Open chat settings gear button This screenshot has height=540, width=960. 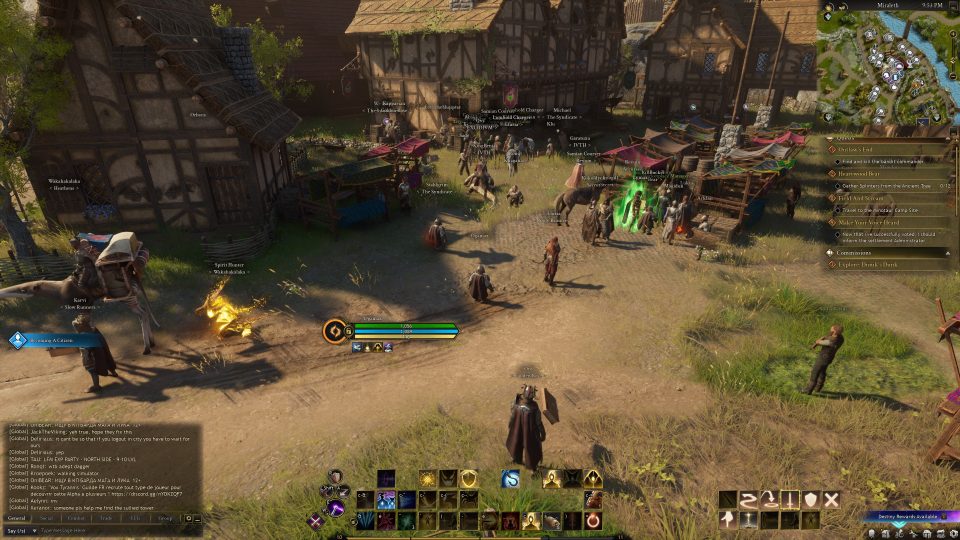click(187, 518)
